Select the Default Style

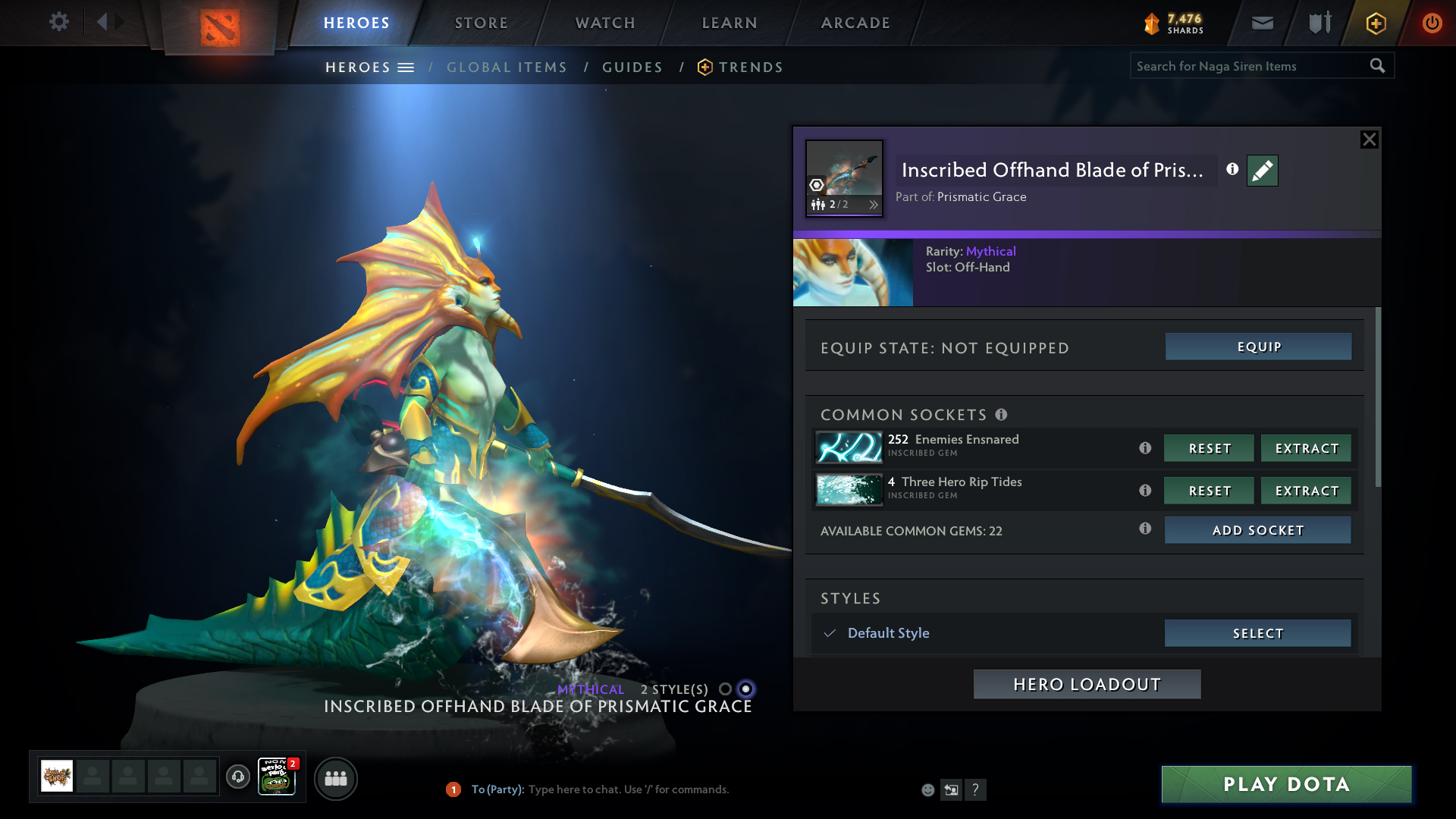[1257, 633]
